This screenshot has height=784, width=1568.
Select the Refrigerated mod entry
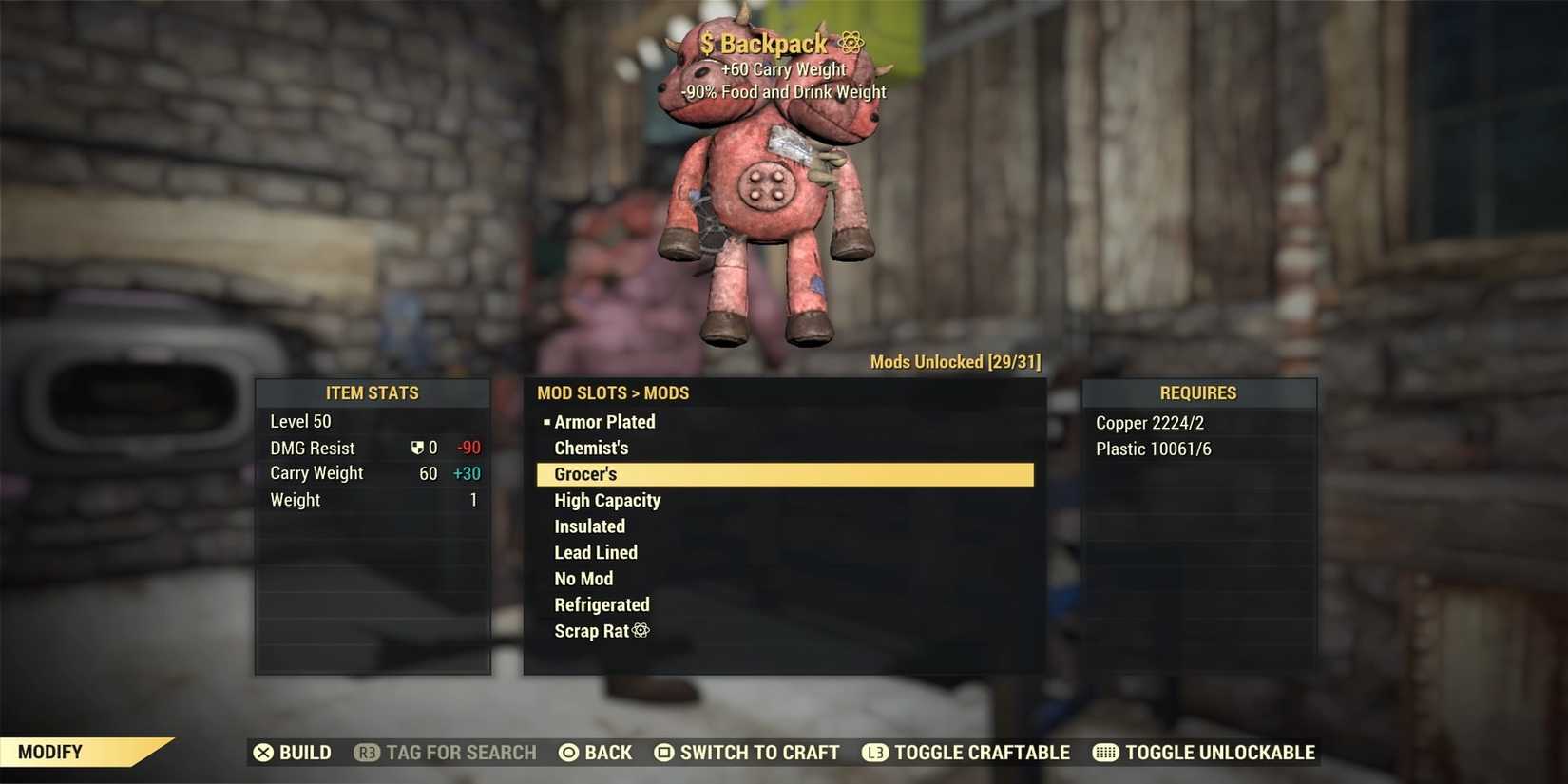[602, 604]
